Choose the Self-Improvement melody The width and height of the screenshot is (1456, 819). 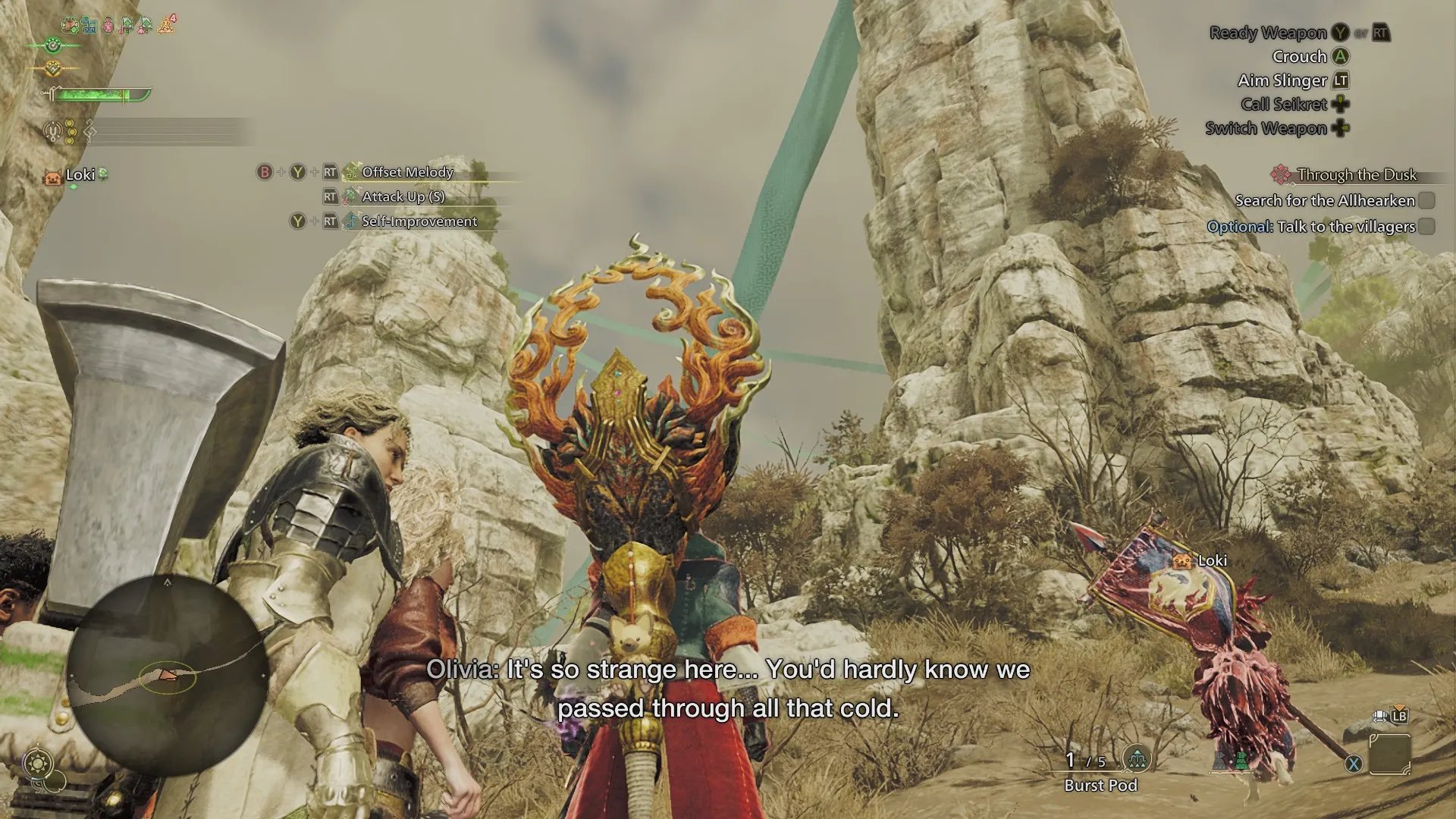point(419,221)
